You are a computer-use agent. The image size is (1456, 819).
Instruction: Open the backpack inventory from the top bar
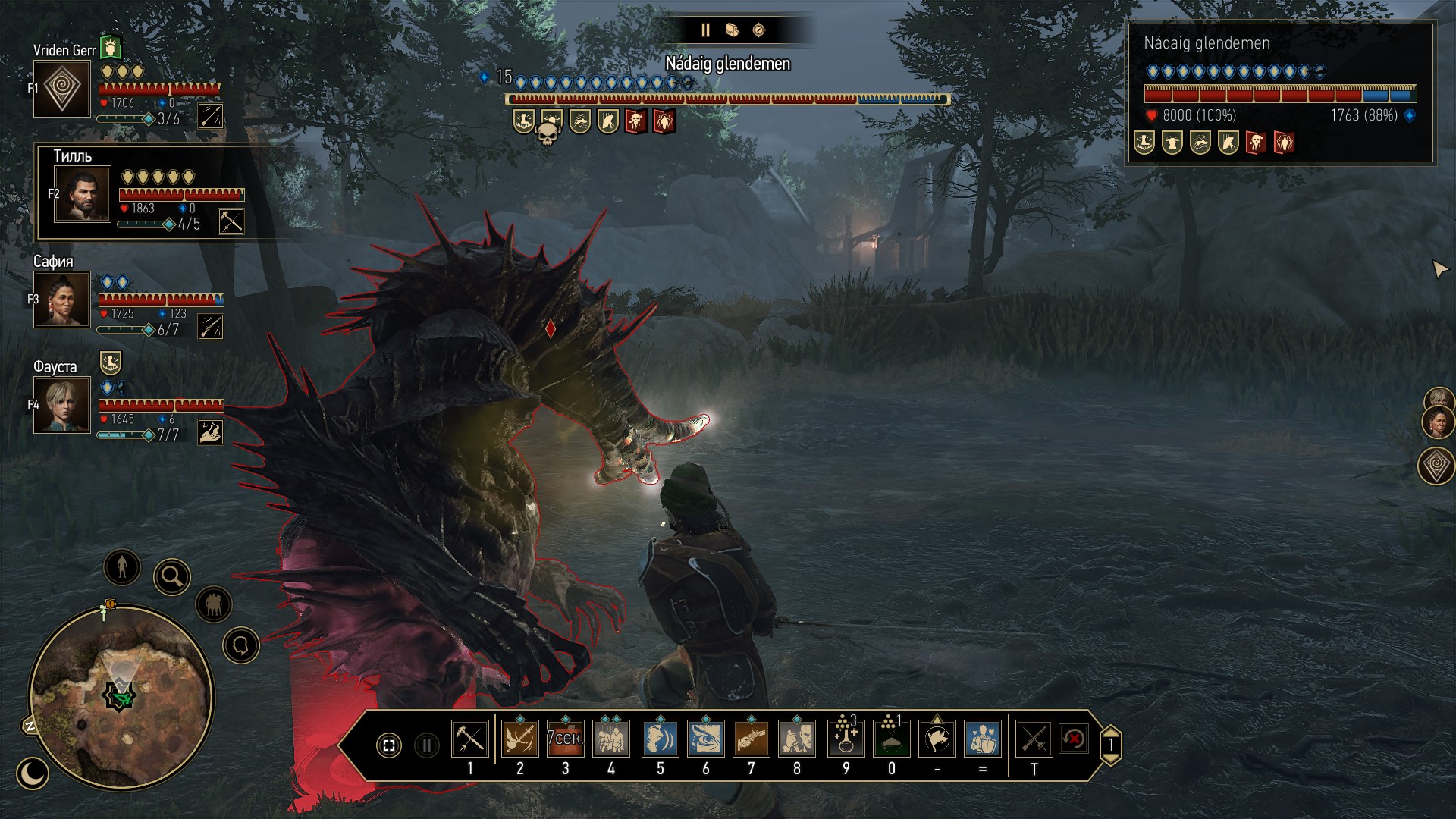(x=732, y=30)
